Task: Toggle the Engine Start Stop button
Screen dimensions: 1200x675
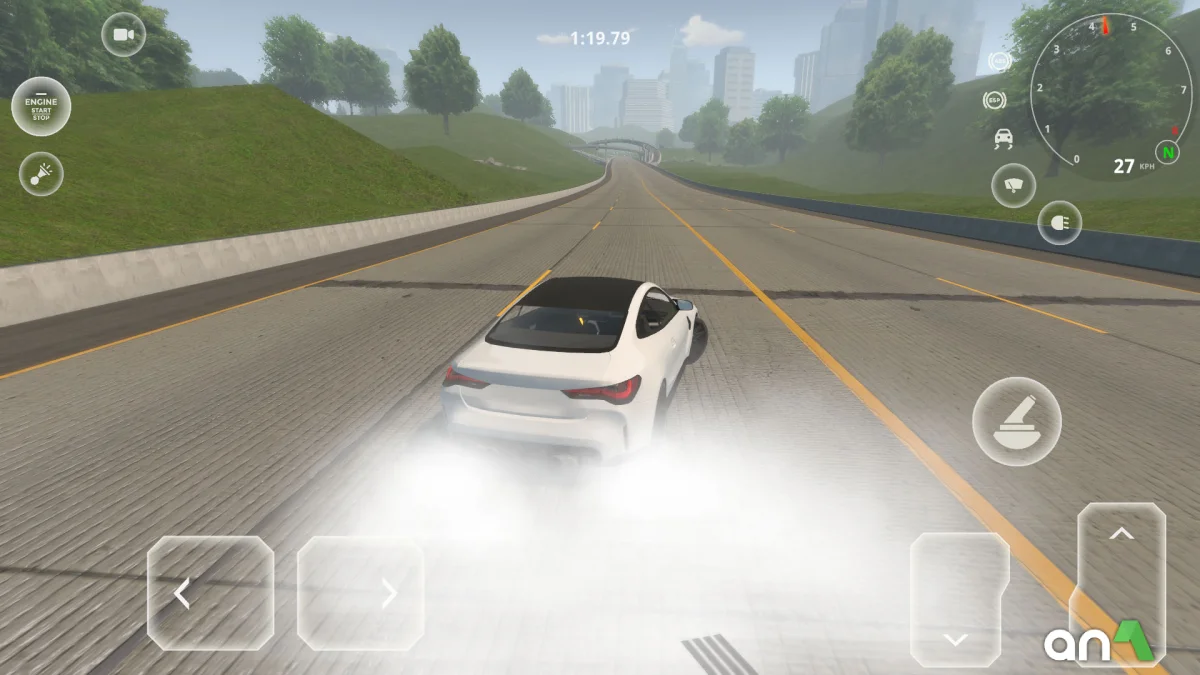Action: click(x=41, y=106)
